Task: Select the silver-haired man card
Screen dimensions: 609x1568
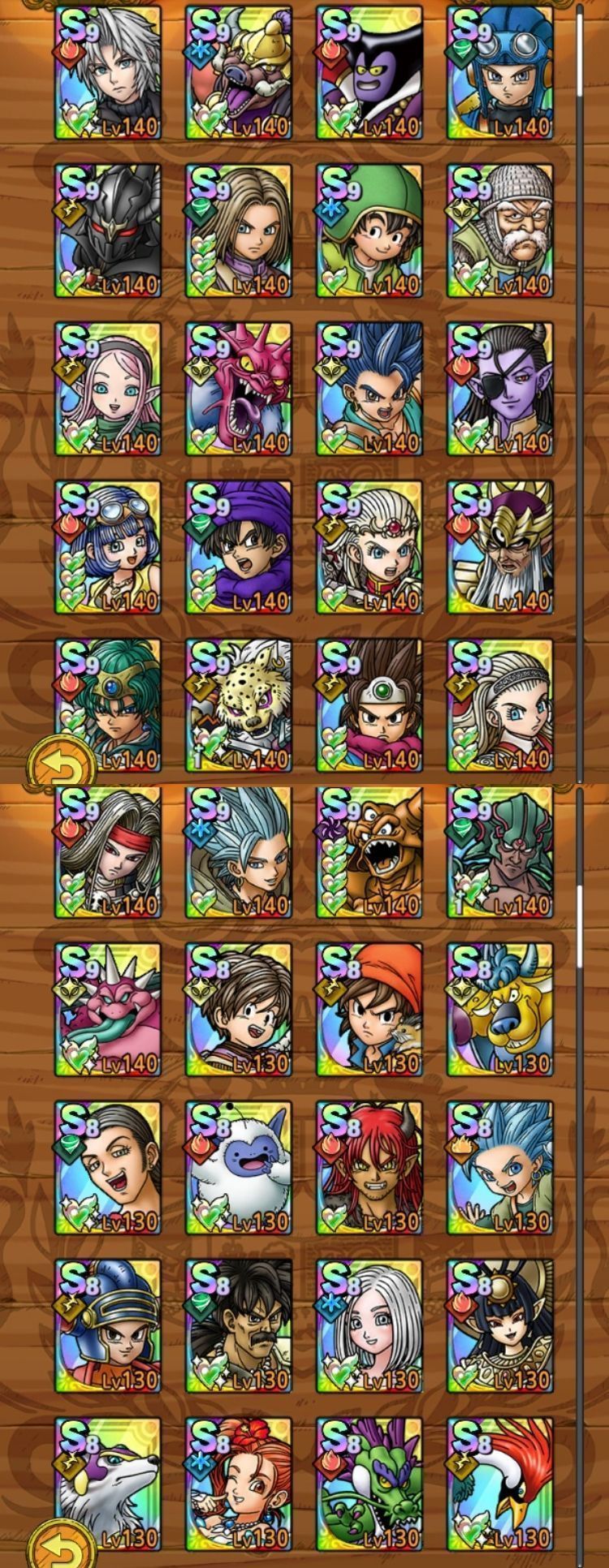Action: click(x=108, y=73)
